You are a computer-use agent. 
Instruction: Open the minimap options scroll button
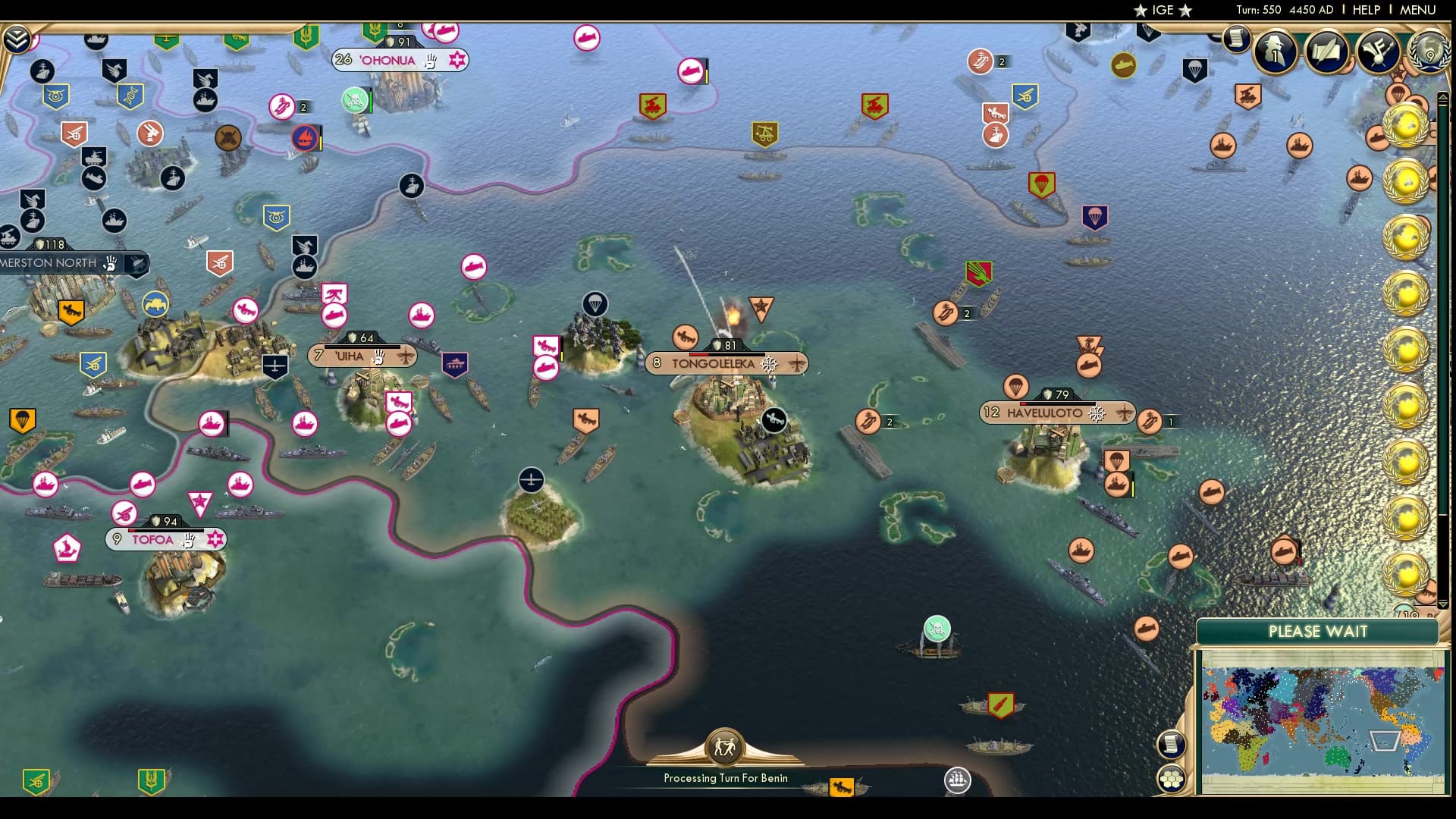tap(1171, 744)
